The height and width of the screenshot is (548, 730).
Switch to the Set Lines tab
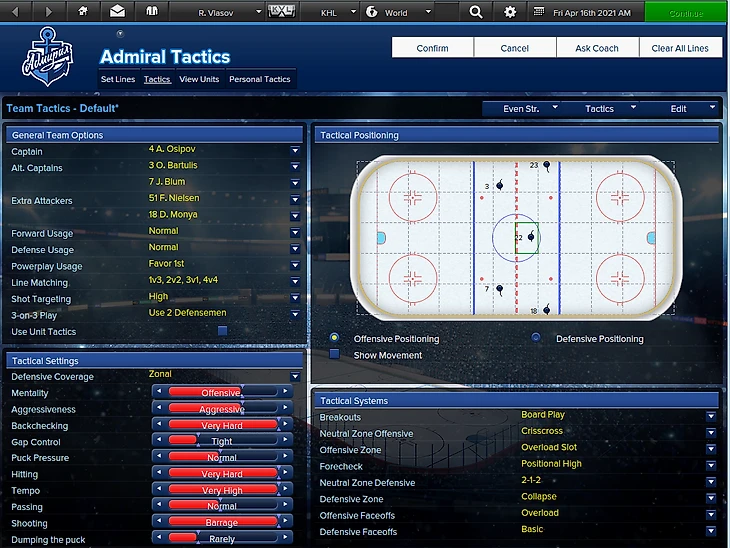pyautogui.click(x=118, y=79)
